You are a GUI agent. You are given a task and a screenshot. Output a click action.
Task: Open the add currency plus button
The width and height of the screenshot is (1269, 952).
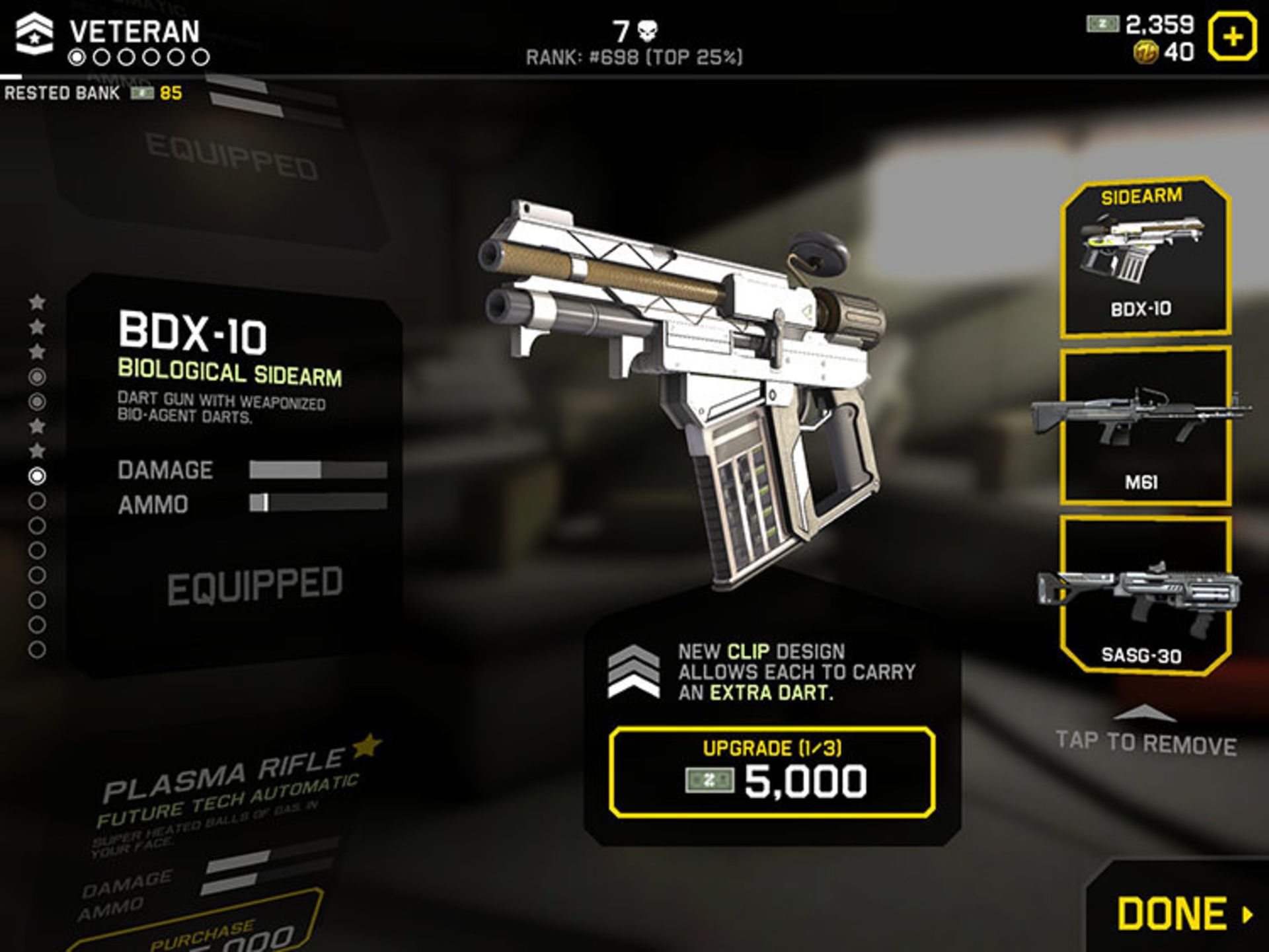pyautogui.click(x=1232, y=37)
